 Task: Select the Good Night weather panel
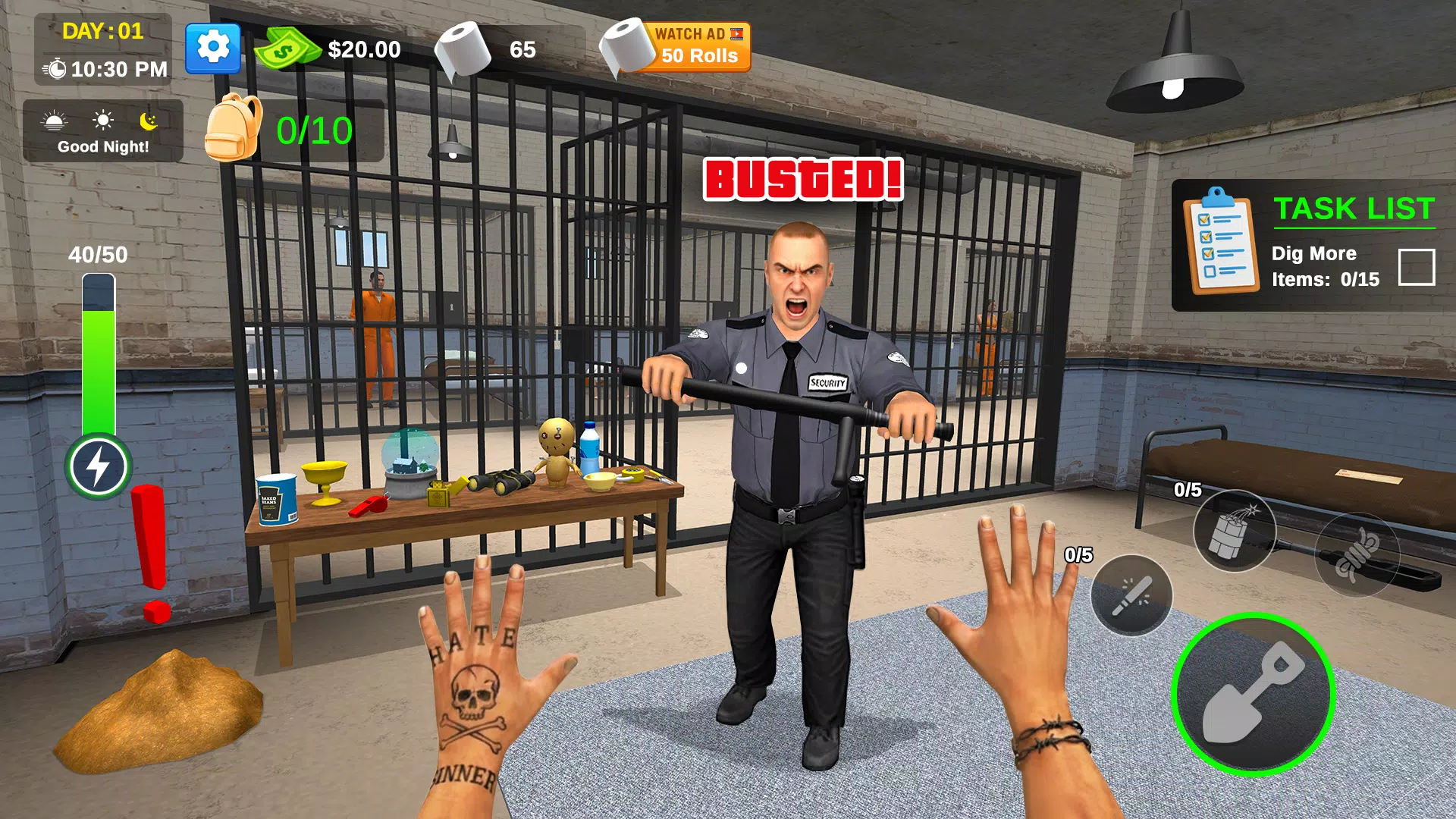pos(104,133)
